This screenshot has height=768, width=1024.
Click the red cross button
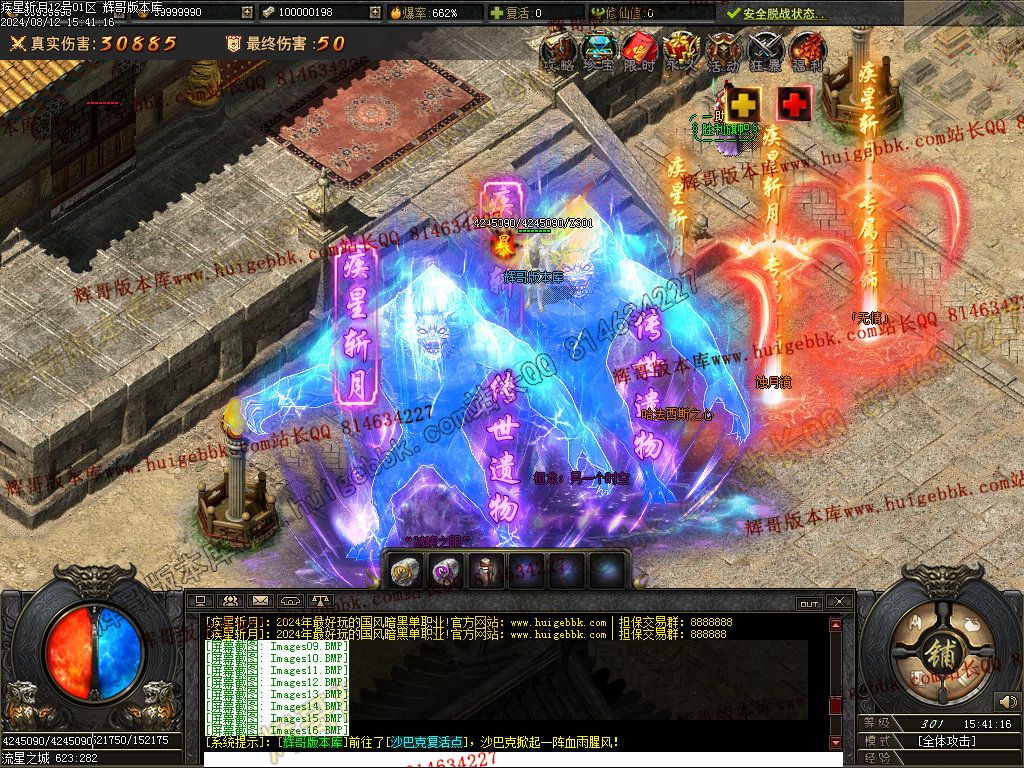[x=794, y=103]
